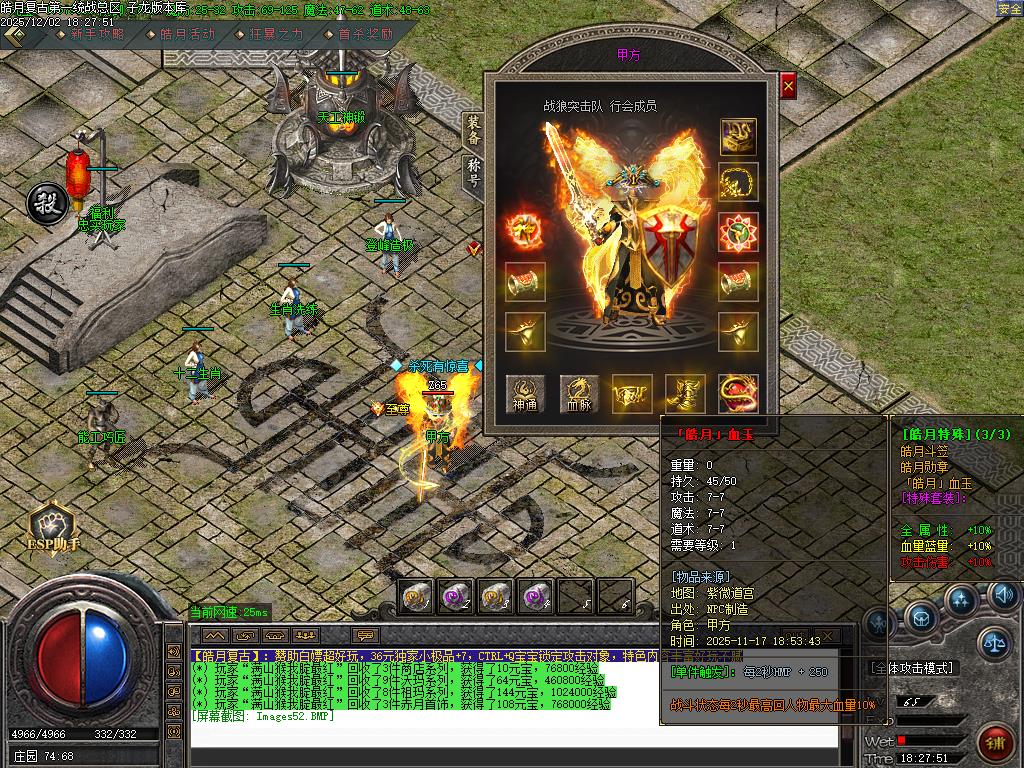Close the character equipment panel
The image size is (1024, 768).
click(788, 87)
